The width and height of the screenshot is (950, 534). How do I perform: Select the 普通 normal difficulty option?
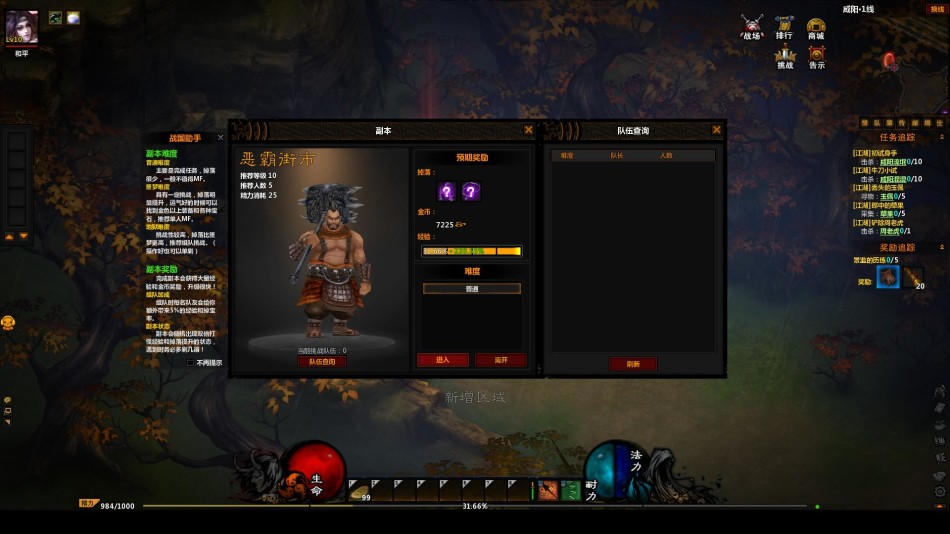click(471, 288)
